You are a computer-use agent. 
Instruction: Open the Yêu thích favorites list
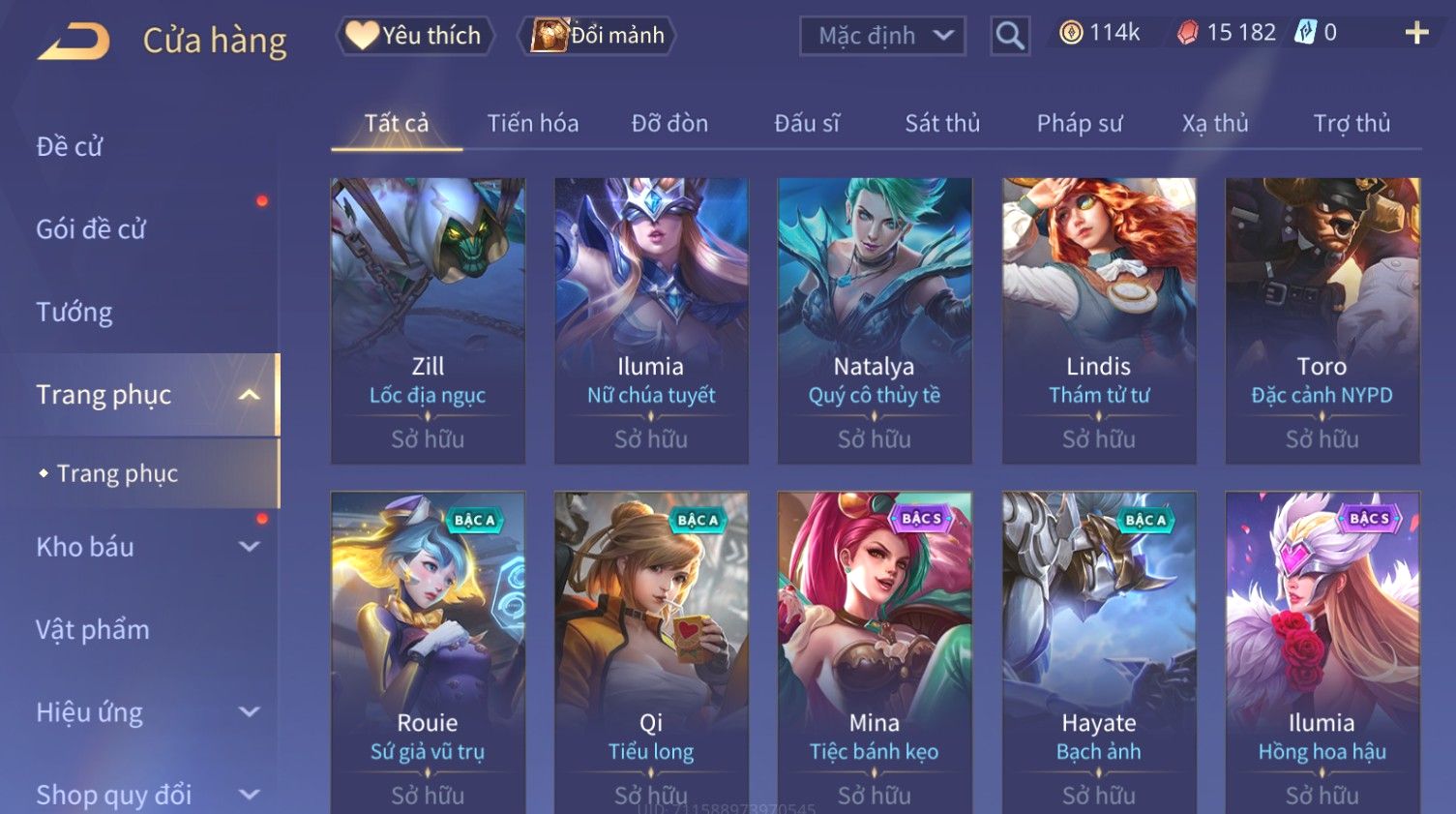click(x=416, y=36)
